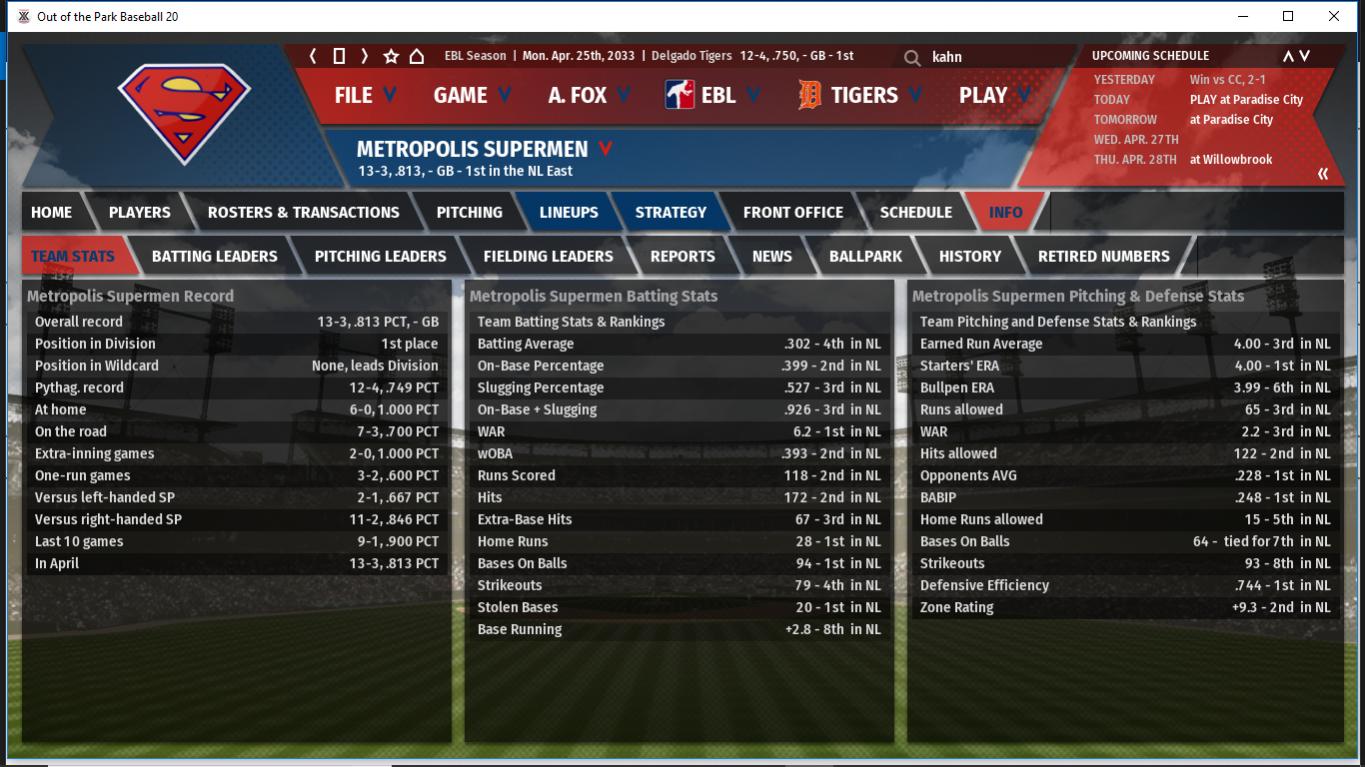Open the FILE menu

coord(364,95)
